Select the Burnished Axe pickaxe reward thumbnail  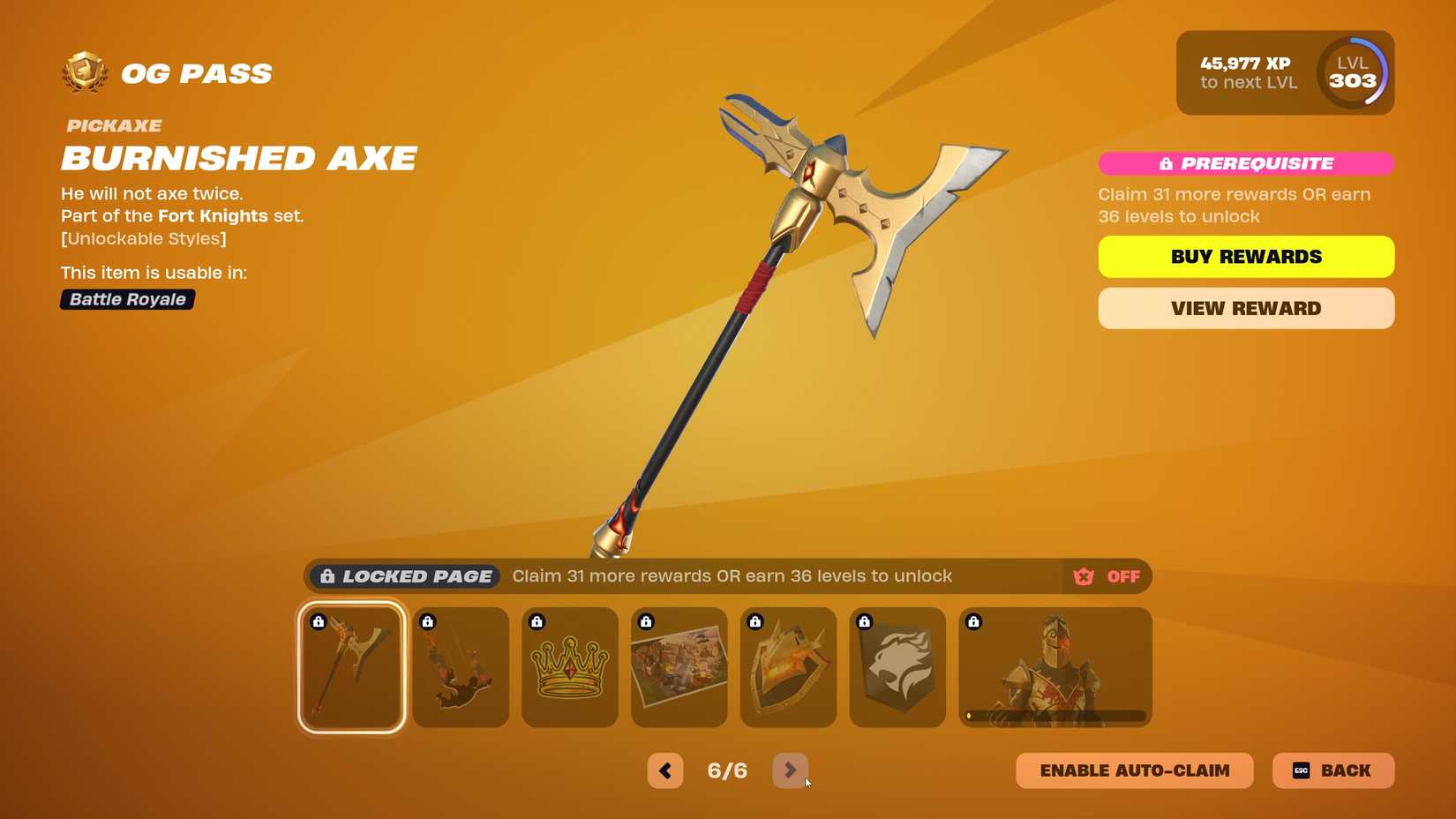[x=350, y=667]
